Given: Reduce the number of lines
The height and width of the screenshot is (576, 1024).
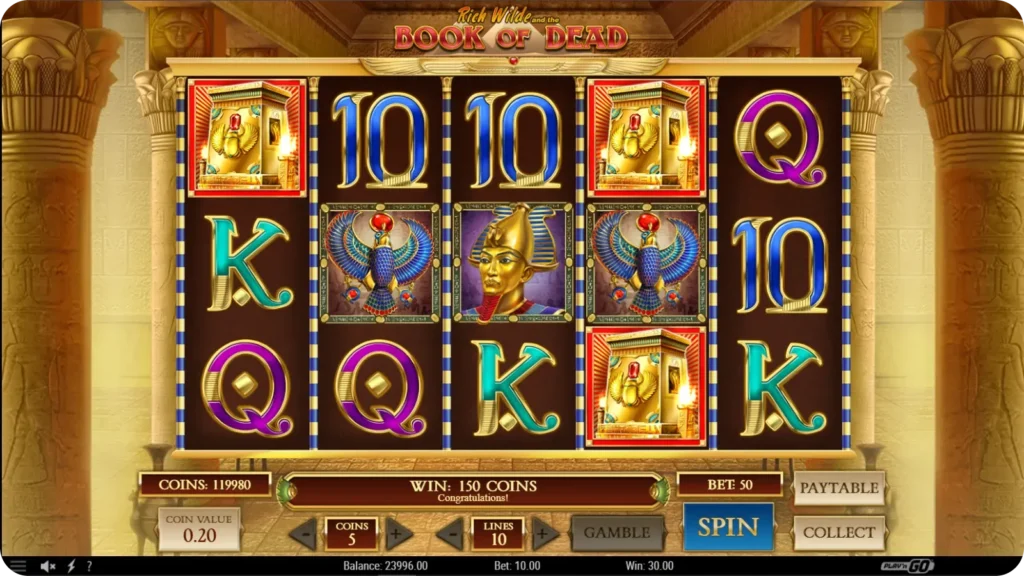Looking at the screenshot, I should point(450,533).
